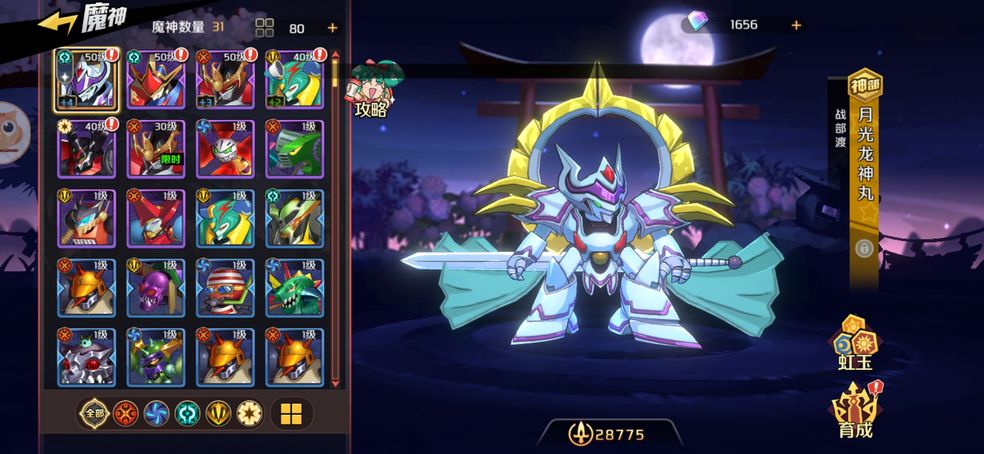Add more diamonds with the plus button

click(x=796, y=25)
